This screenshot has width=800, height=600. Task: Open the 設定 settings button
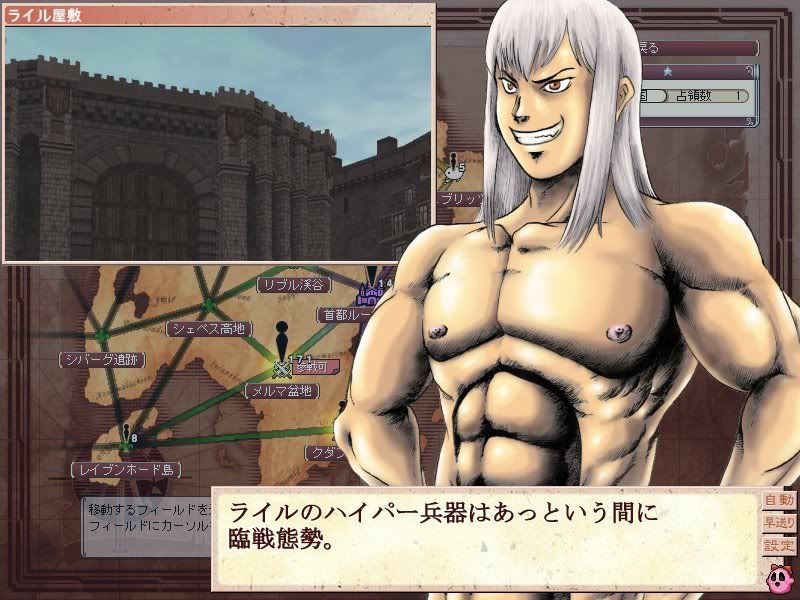click(x=777, y=545)
